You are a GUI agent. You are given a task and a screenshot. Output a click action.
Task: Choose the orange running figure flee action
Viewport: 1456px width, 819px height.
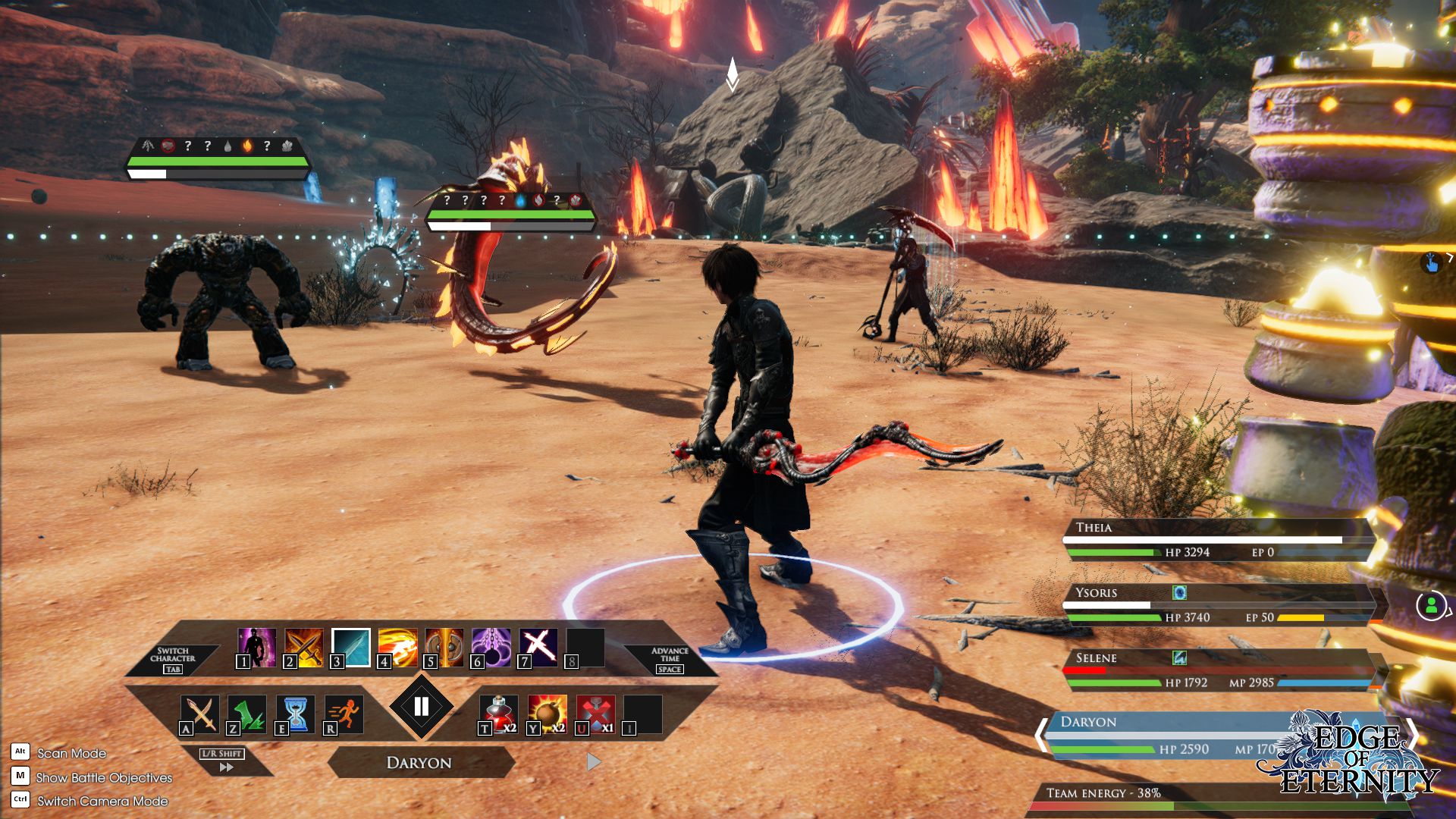click(x=344, y=714)
